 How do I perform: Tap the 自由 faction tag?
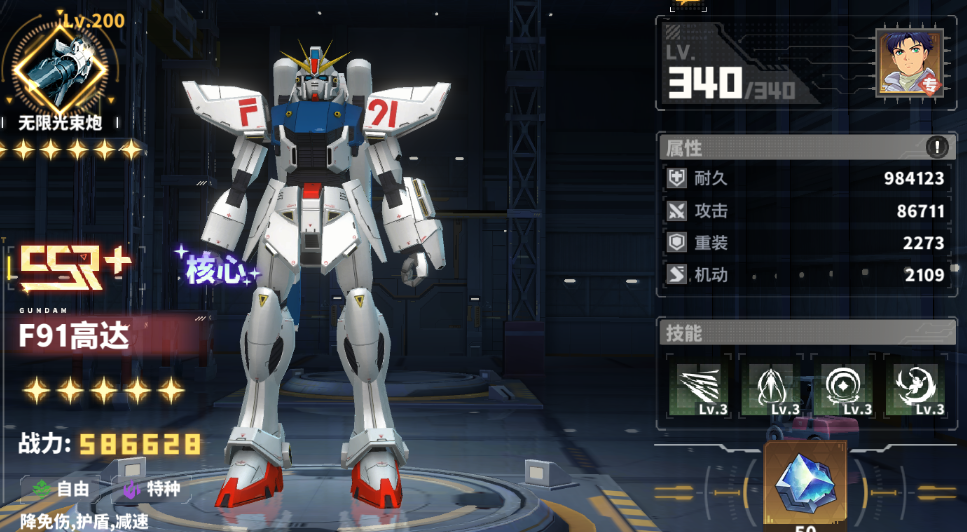pyautogui.click(x=62, y=489)
